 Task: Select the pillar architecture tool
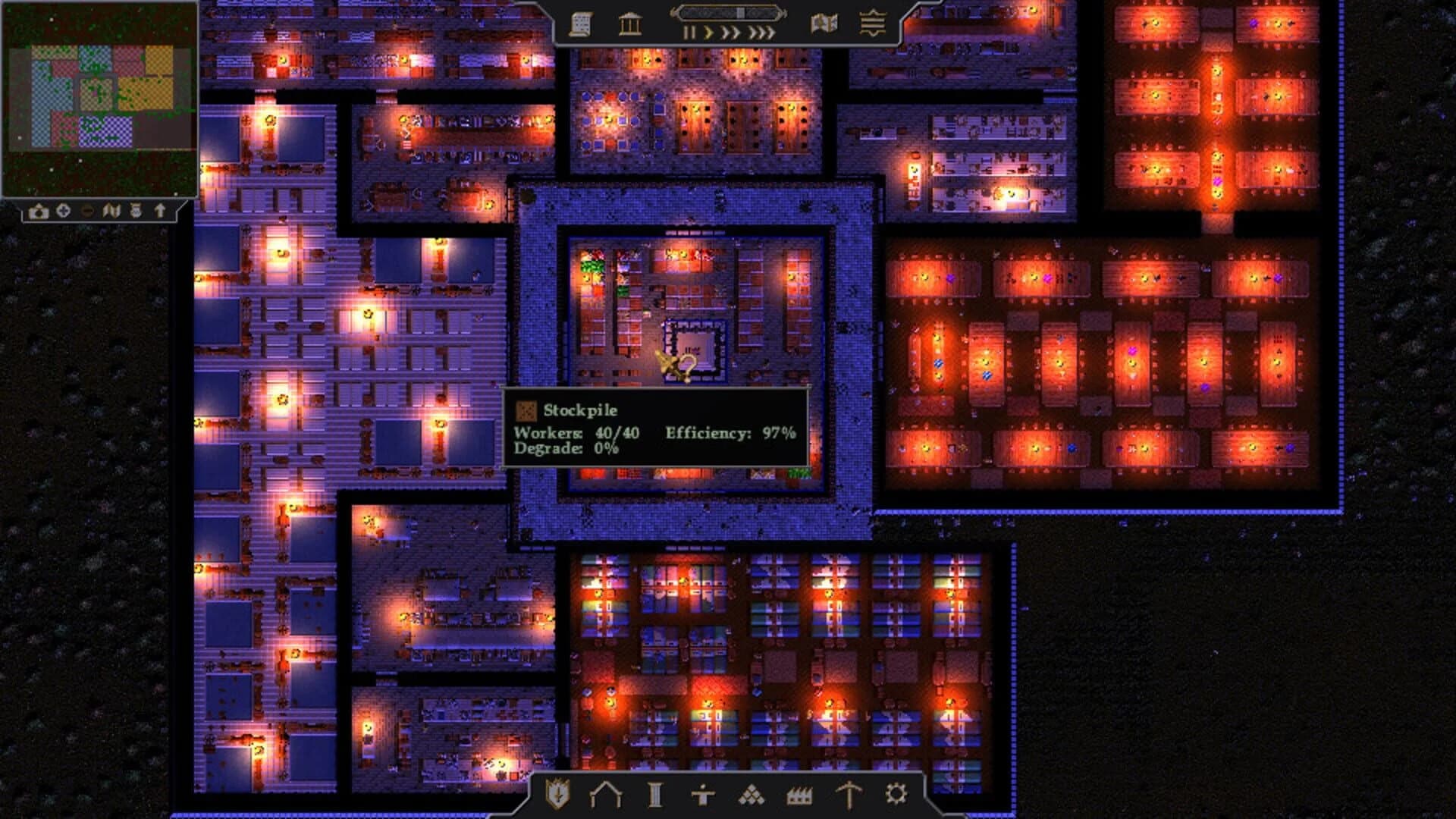(654, 795)
